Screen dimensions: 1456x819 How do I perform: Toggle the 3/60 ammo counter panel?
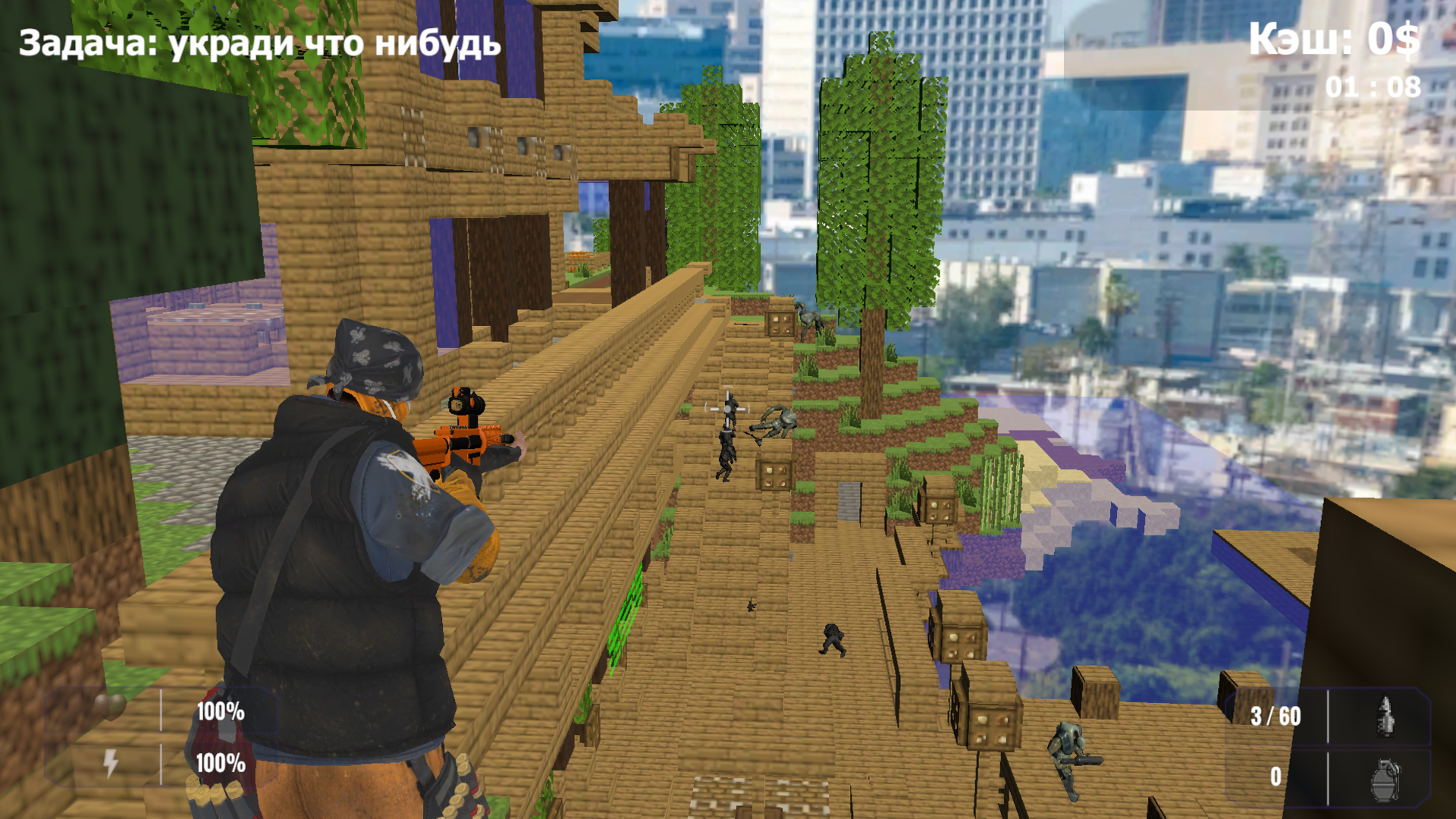pos(1276,715)
